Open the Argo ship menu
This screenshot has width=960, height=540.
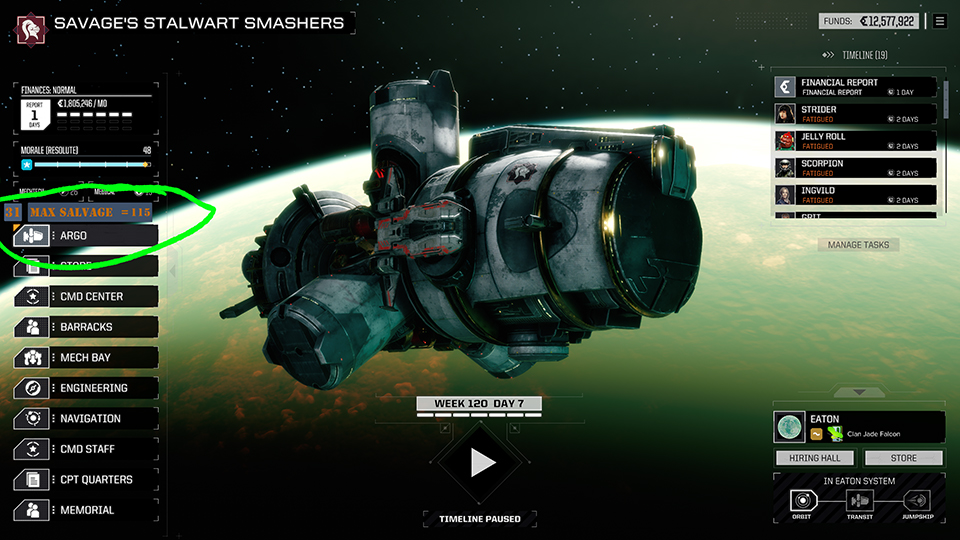click(86, 236)
